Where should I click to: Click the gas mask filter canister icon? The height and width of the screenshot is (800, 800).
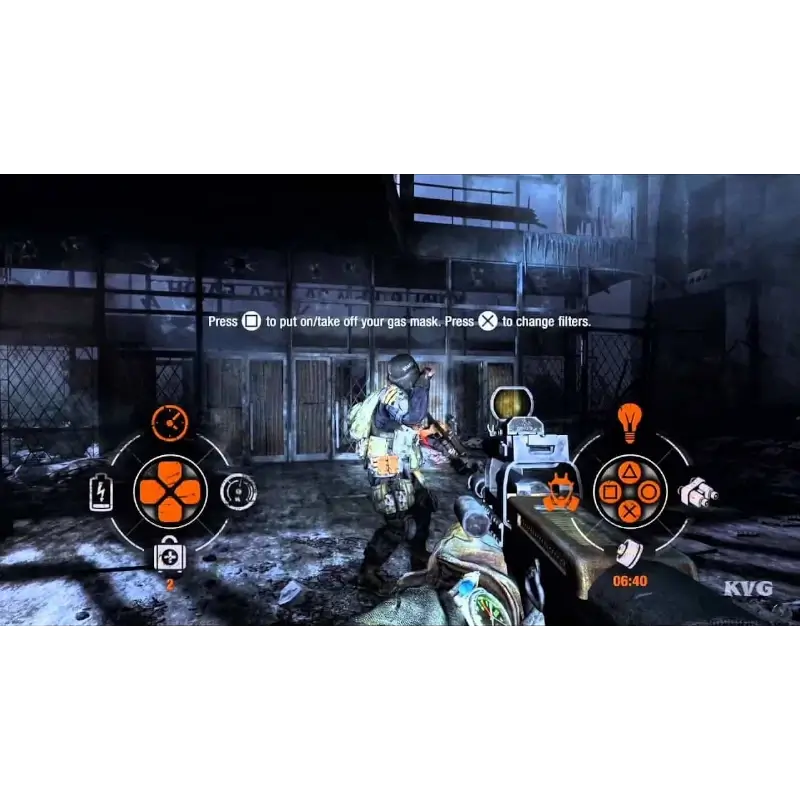coord(628,551)
